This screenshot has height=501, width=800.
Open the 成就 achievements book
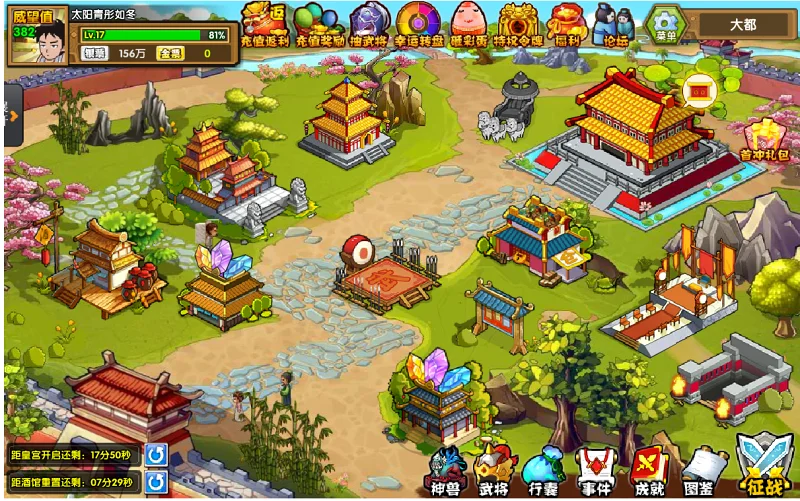tap(649, 472)
